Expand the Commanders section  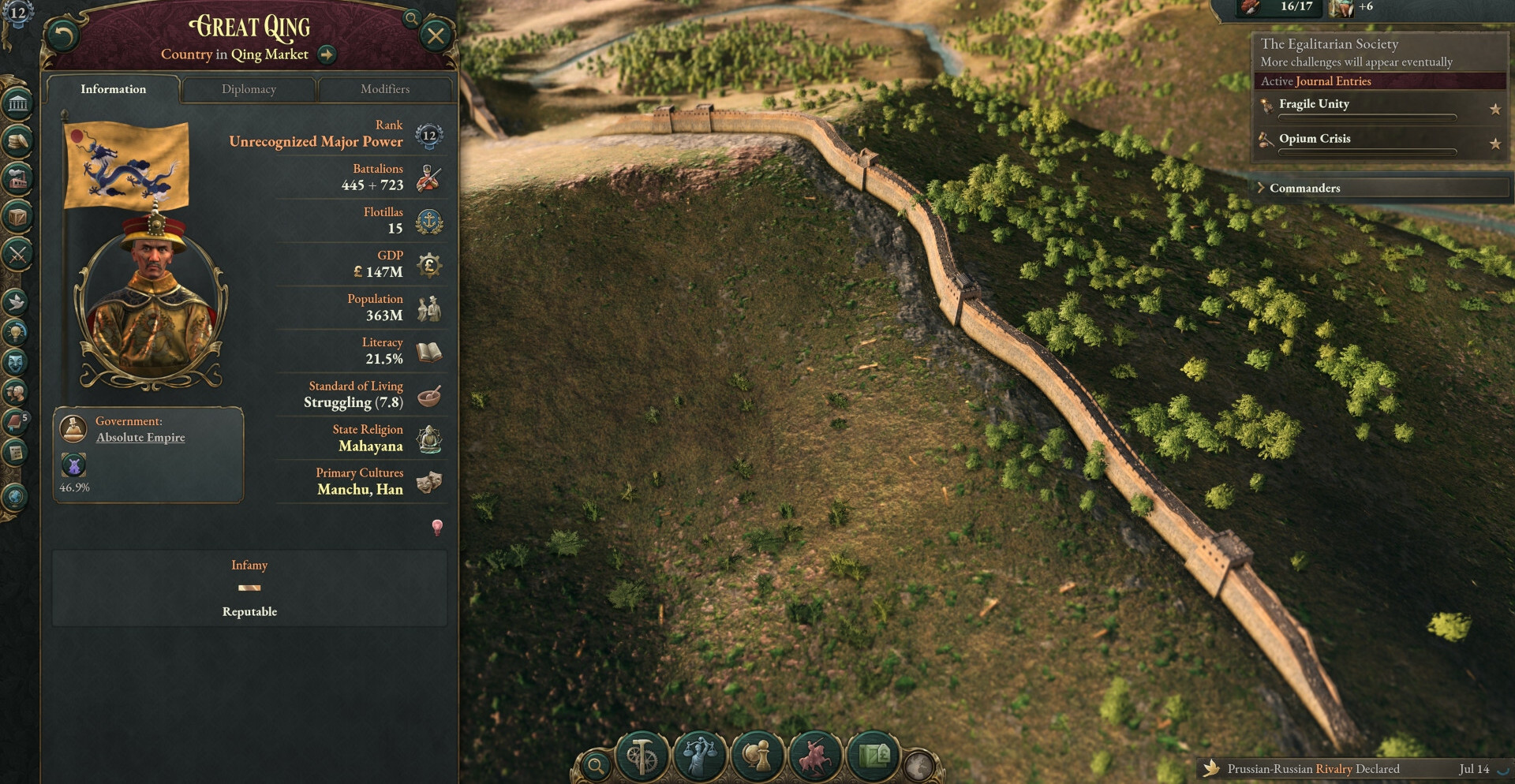[x=1304, y=188]
